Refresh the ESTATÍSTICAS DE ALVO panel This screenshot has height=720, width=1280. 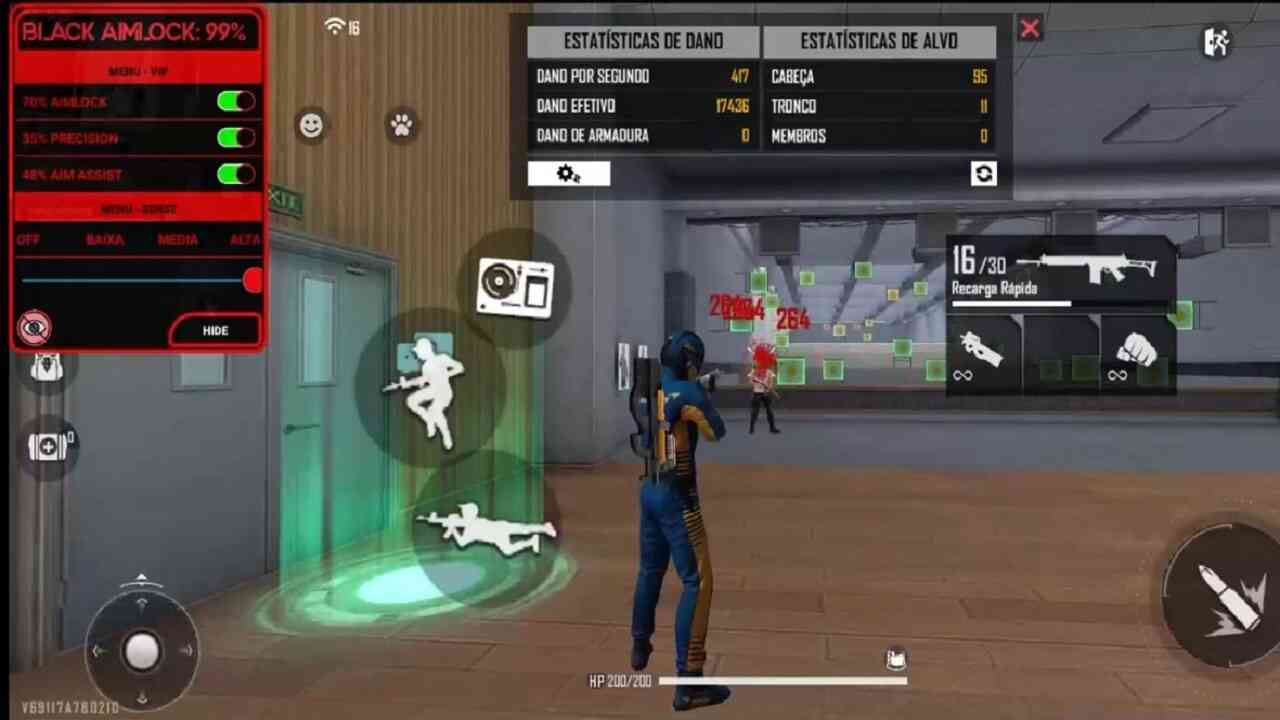pos(984,173)
